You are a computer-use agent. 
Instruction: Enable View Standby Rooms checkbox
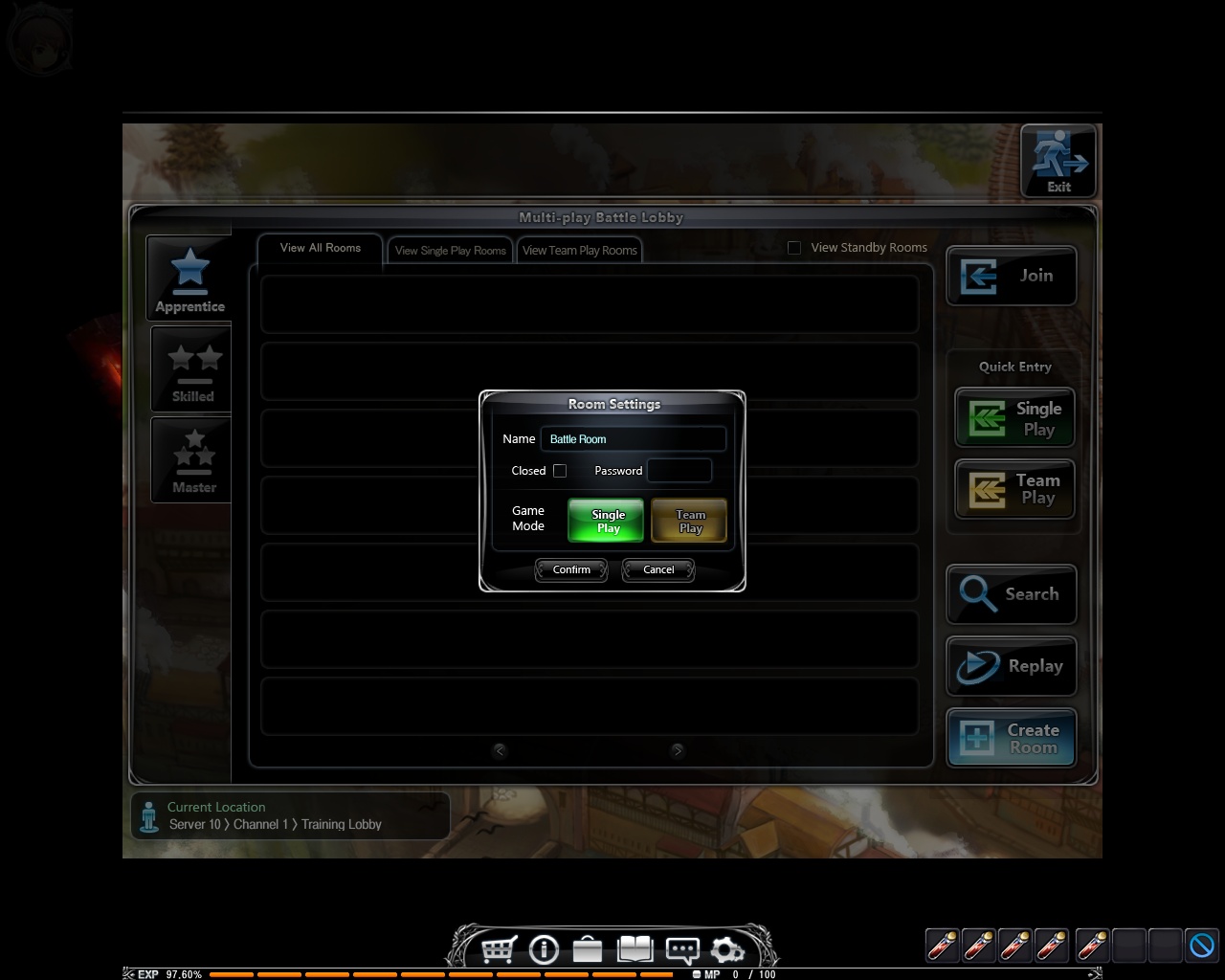coord(794,248)
